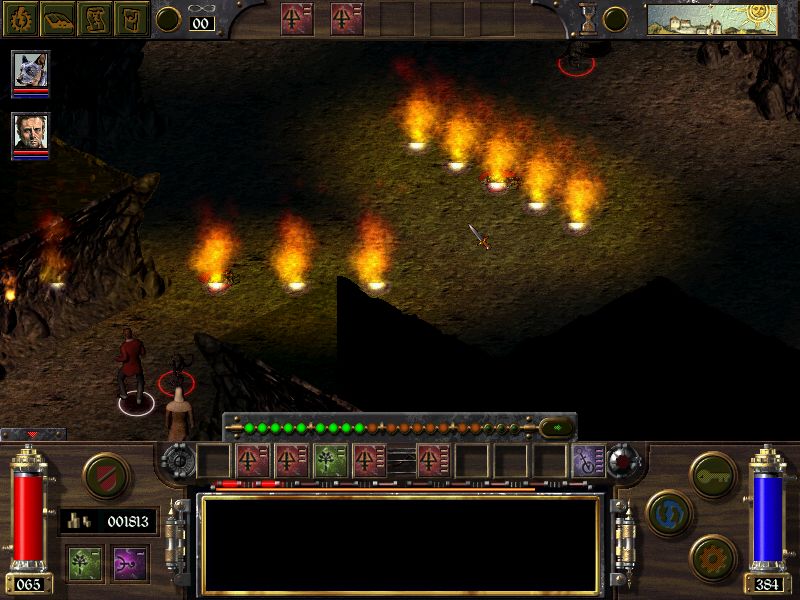Screen dimensions: 800x600
Task: Click the red-centered dial right of hotbar
Action: click(x=625, y=461)
